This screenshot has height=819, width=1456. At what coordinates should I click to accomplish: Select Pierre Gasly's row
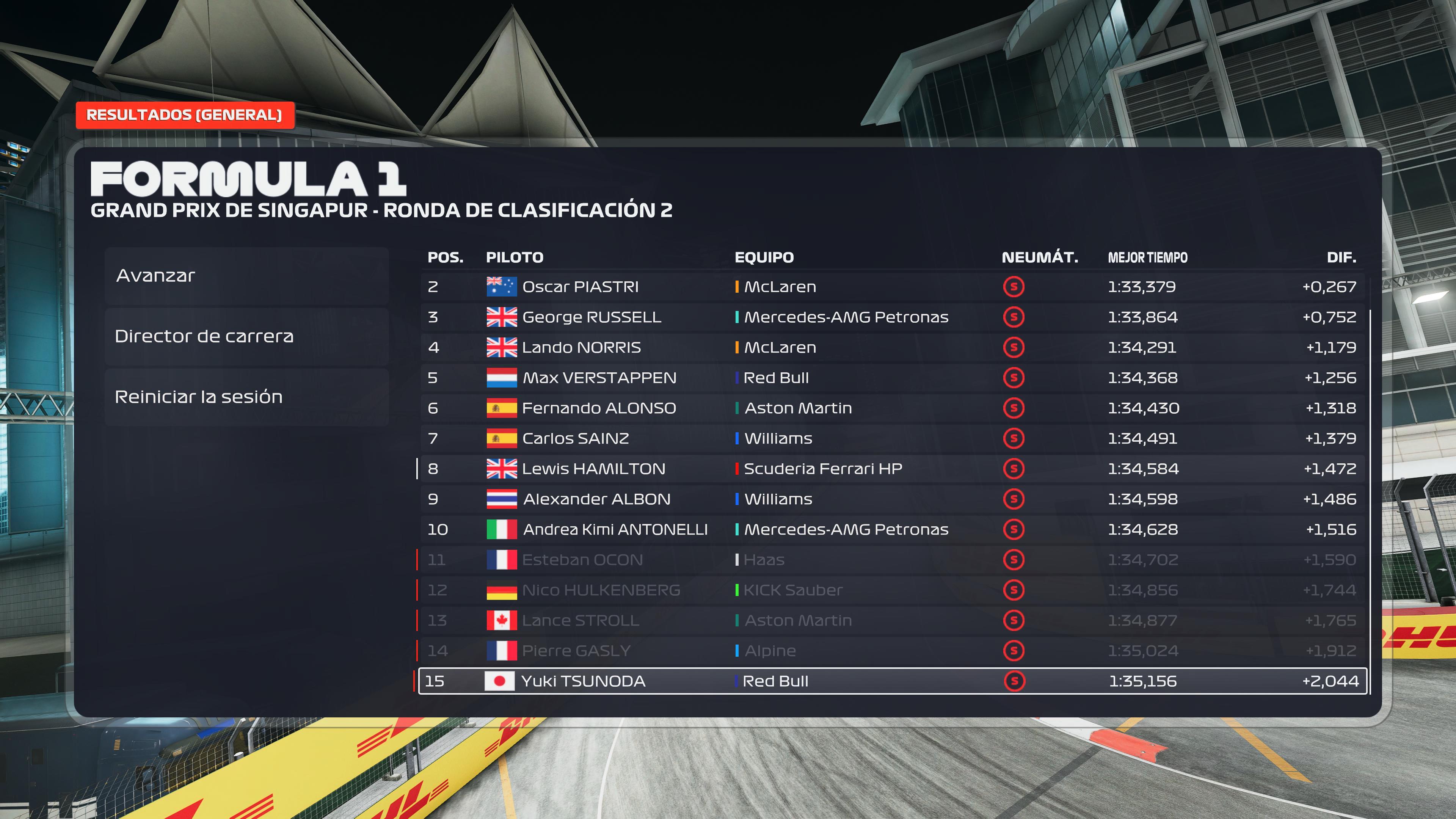pos(892,651)
